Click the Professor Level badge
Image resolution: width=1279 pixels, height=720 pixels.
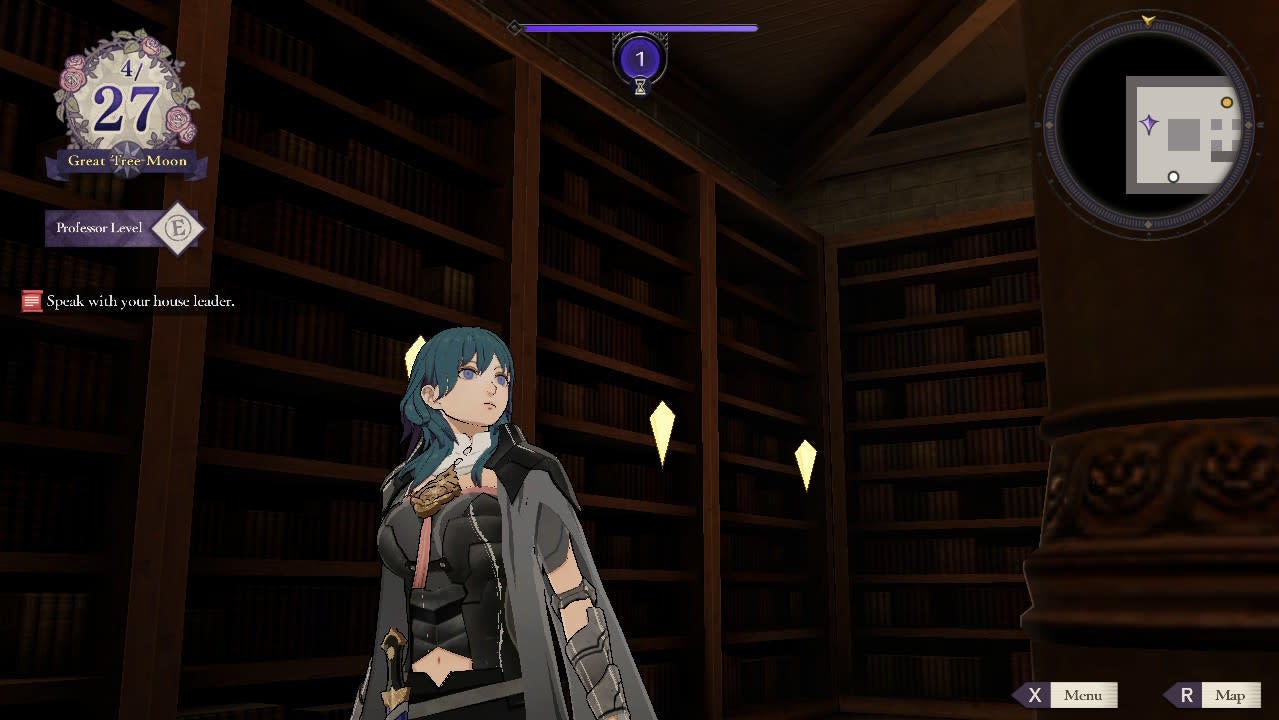[178, 228]
